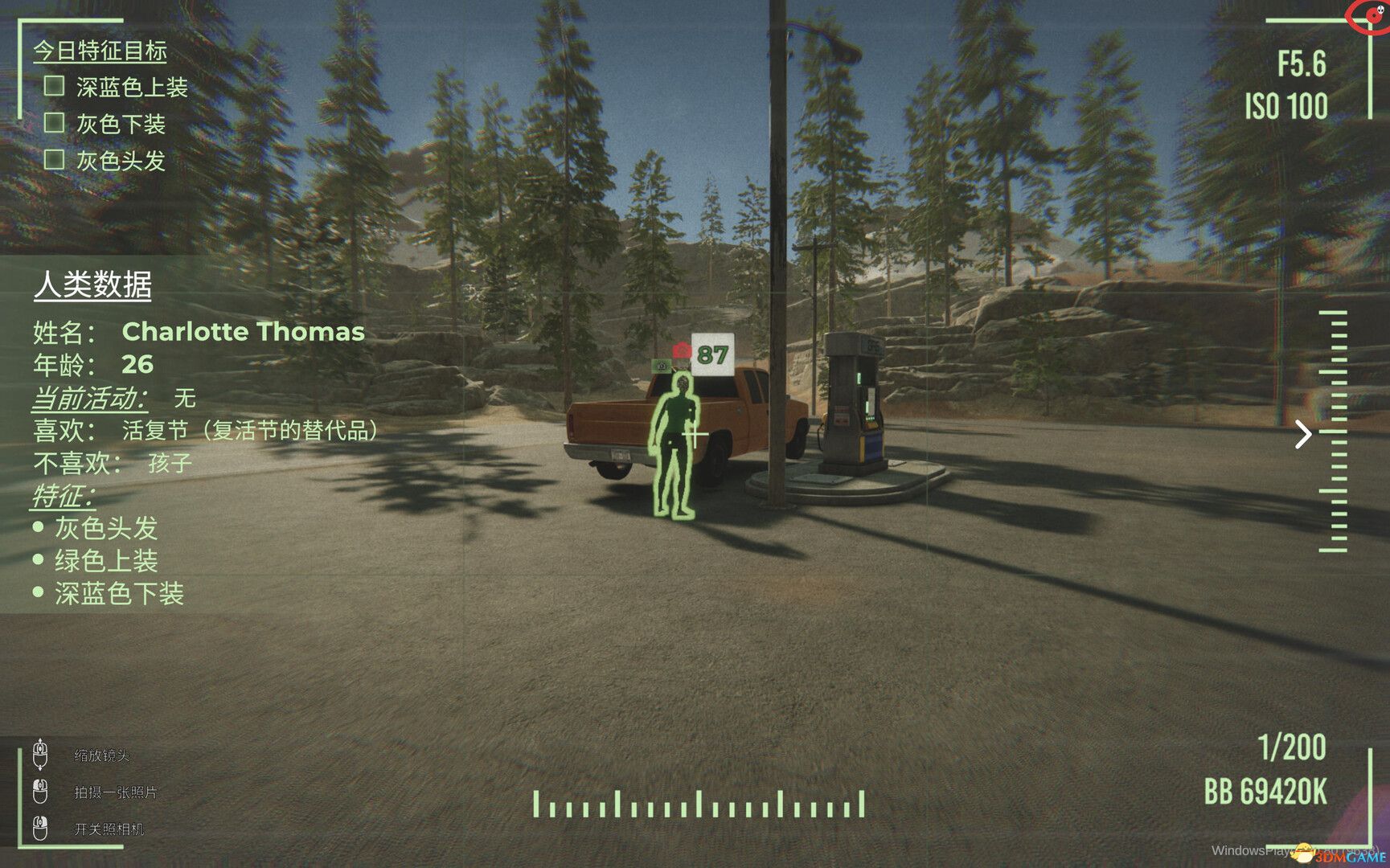
Task: Select the green photo badge next to the NPC
Action: click(661, 368)
